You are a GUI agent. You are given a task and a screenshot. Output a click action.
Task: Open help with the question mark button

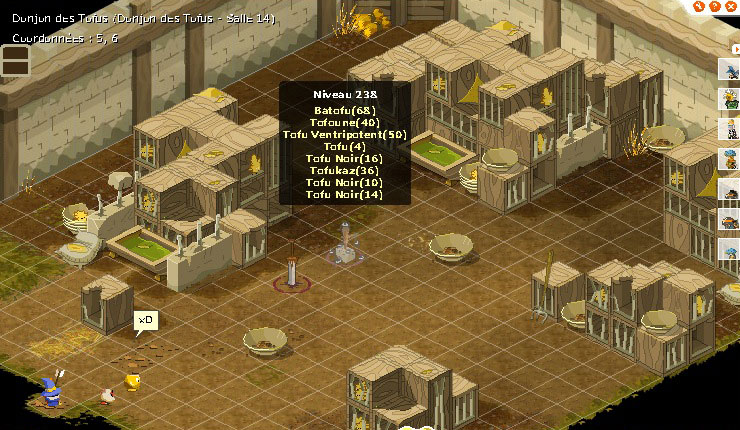pyautogui.click(x=713, y=6)
